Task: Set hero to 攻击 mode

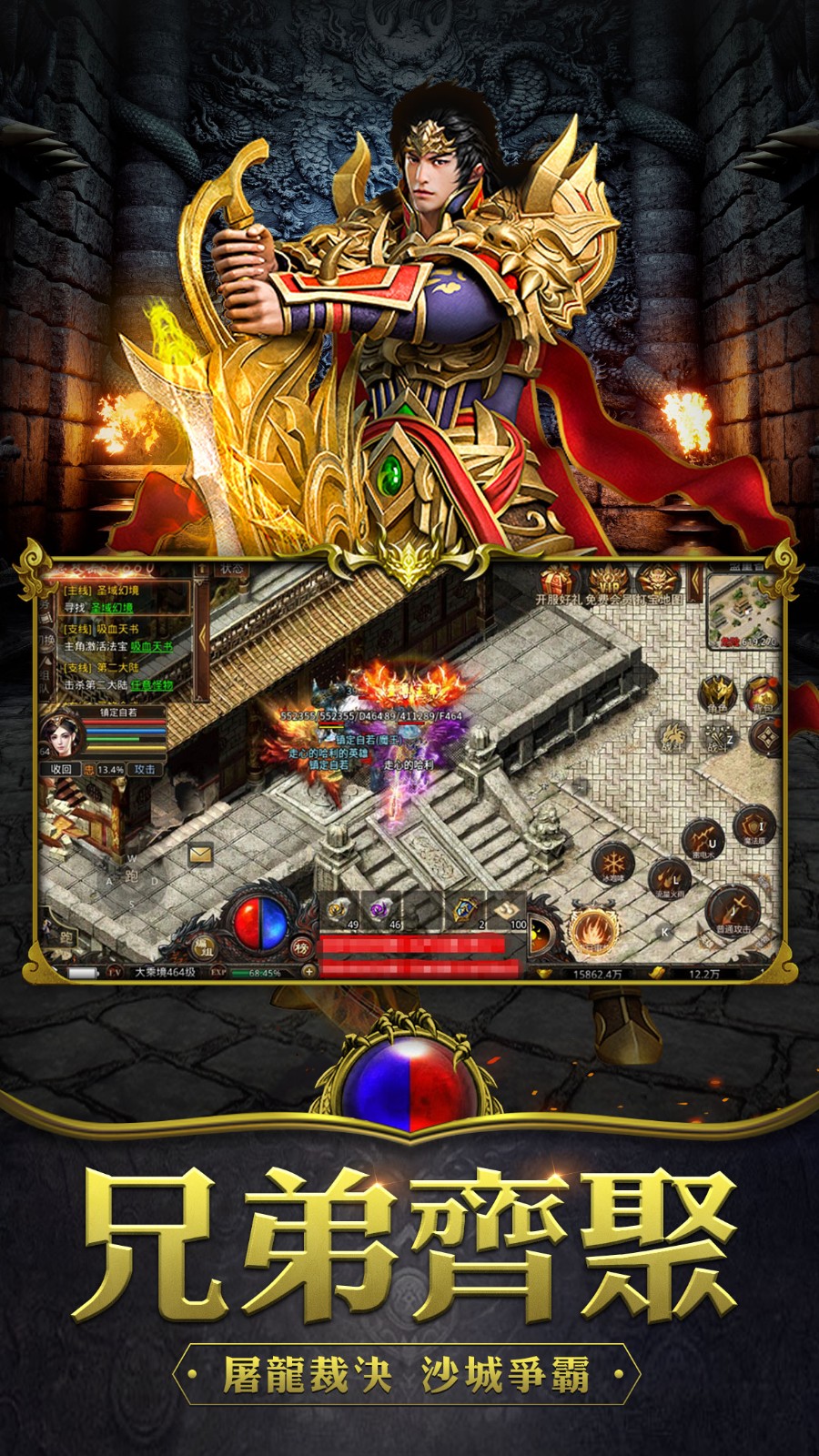Action: [x=145, y=769]
